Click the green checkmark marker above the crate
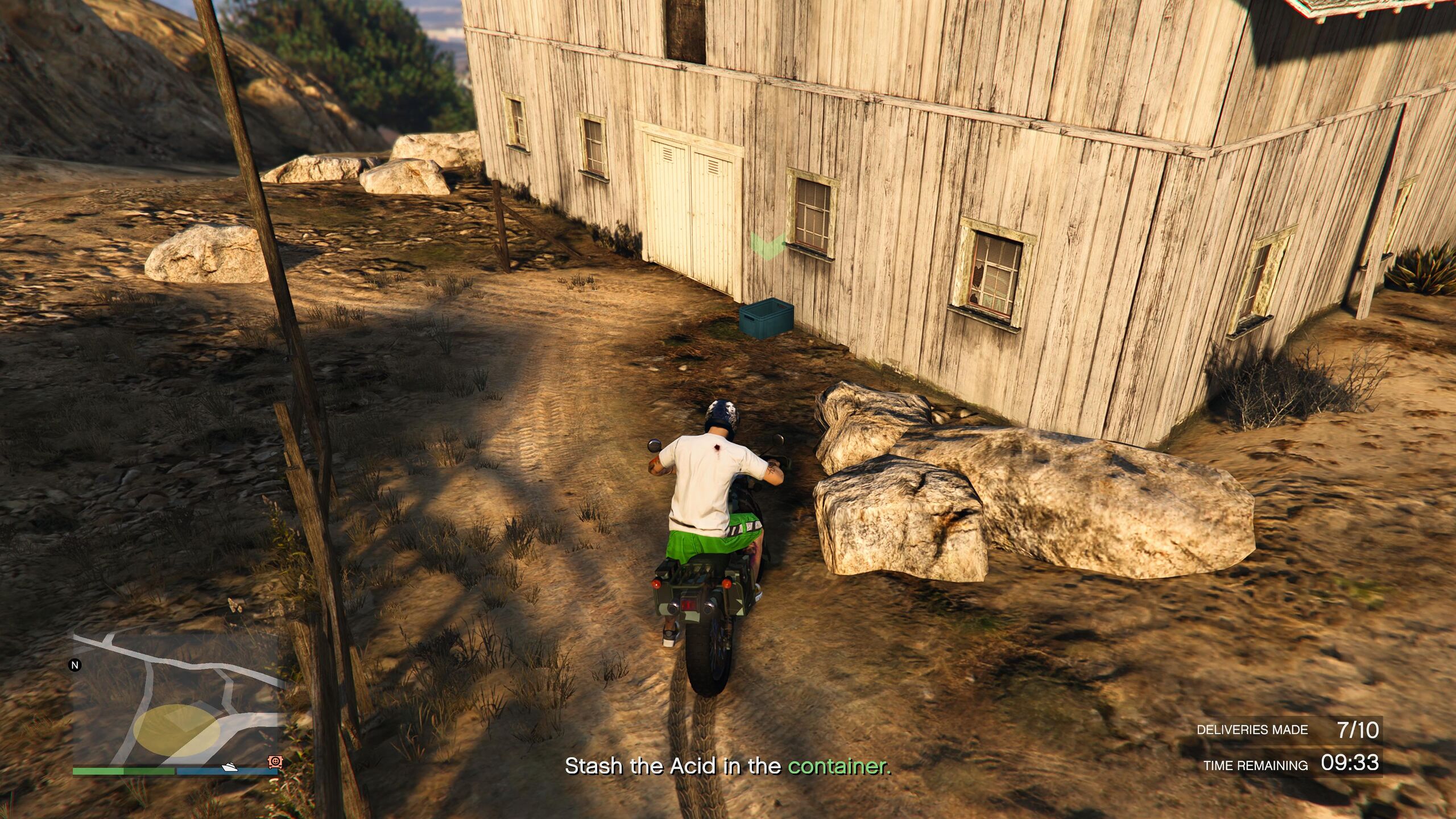1456x819 pixels. click(767, 246)
